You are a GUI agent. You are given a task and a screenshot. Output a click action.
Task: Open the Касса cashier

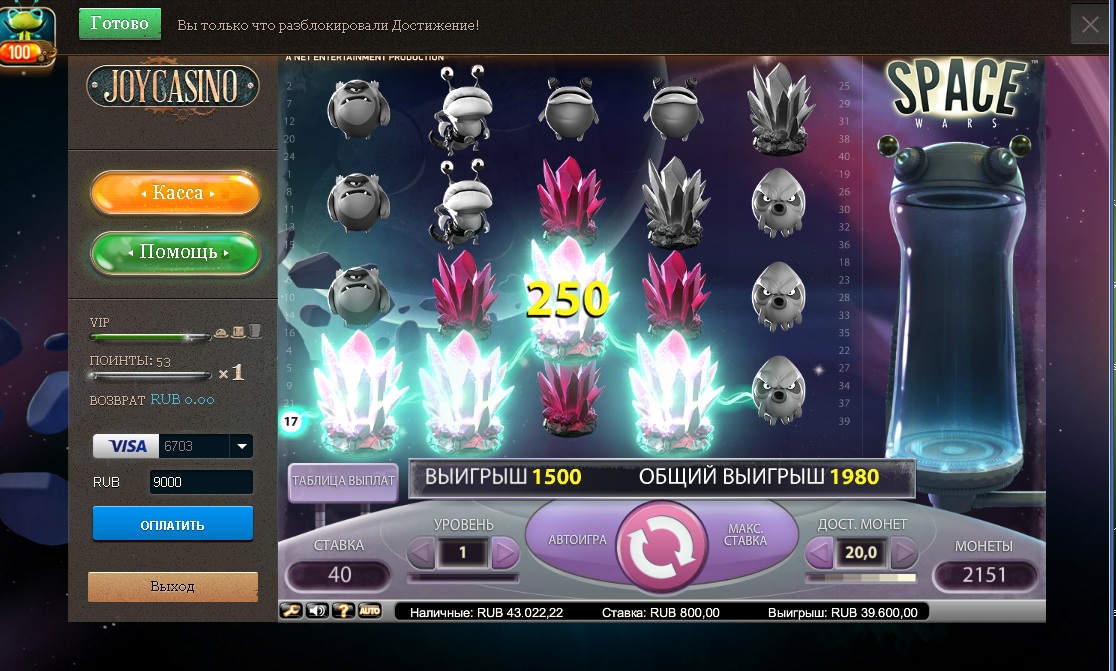(x=176, y=193)
